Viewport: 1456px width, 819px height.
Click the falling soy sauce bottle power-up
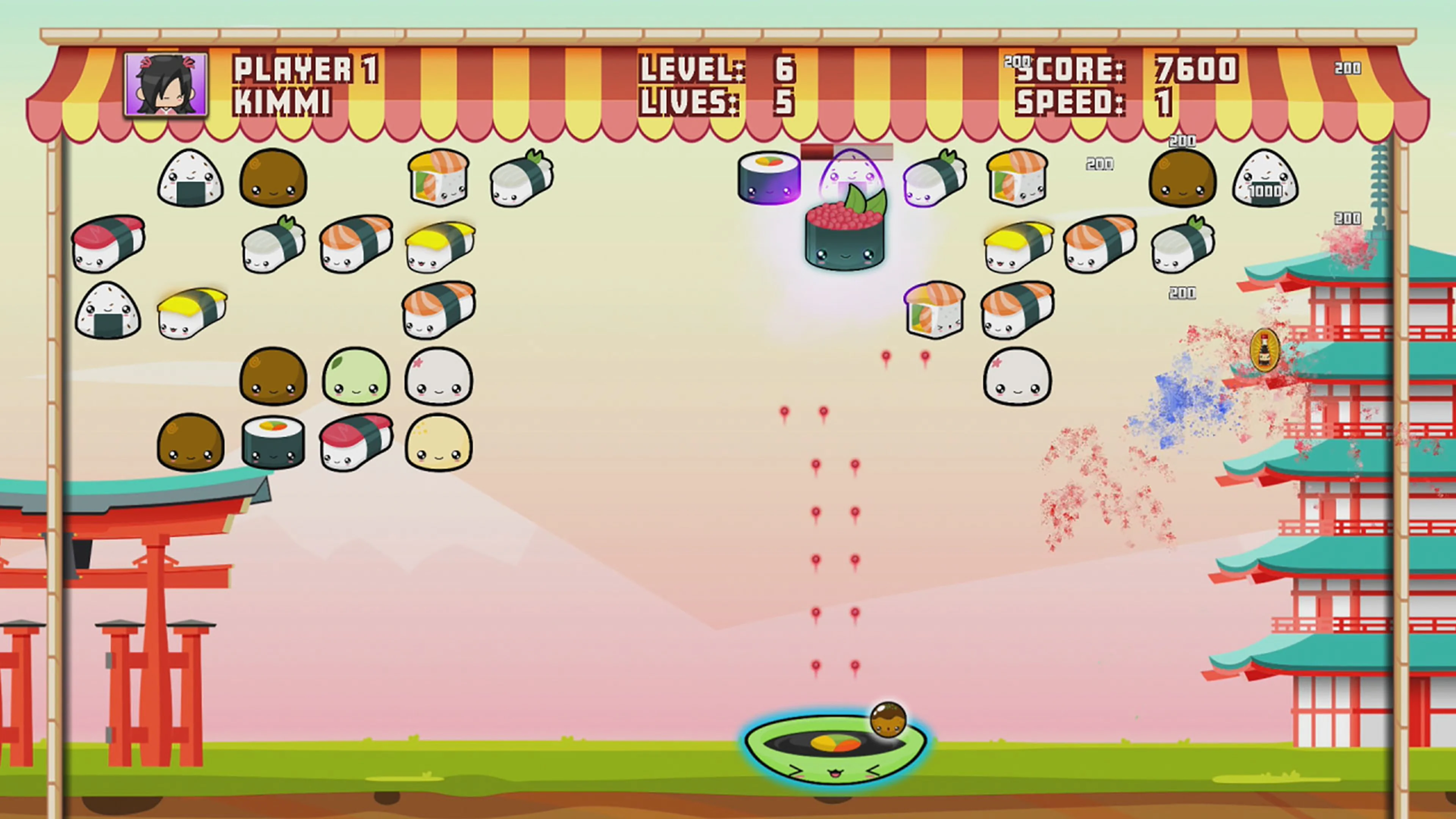click(x=1266, y=350)
